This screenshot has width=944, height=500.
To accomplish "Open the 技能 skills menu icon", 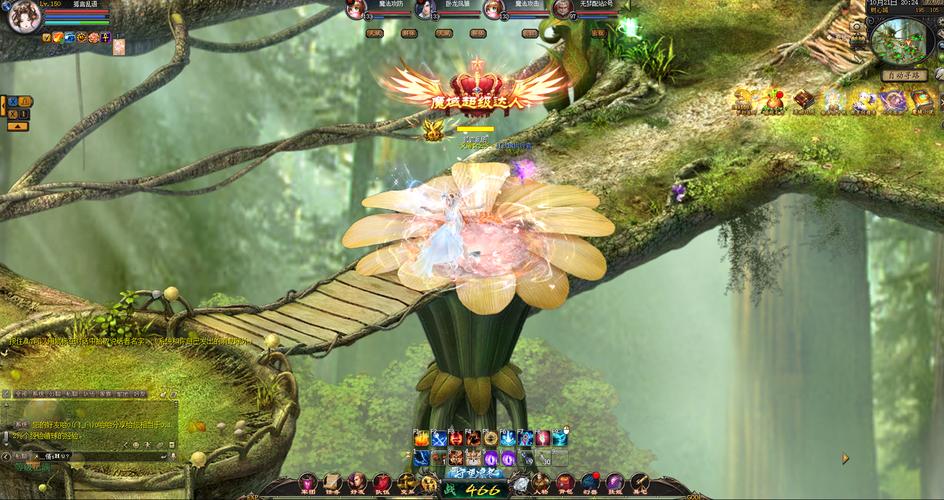I will (615, 485).
